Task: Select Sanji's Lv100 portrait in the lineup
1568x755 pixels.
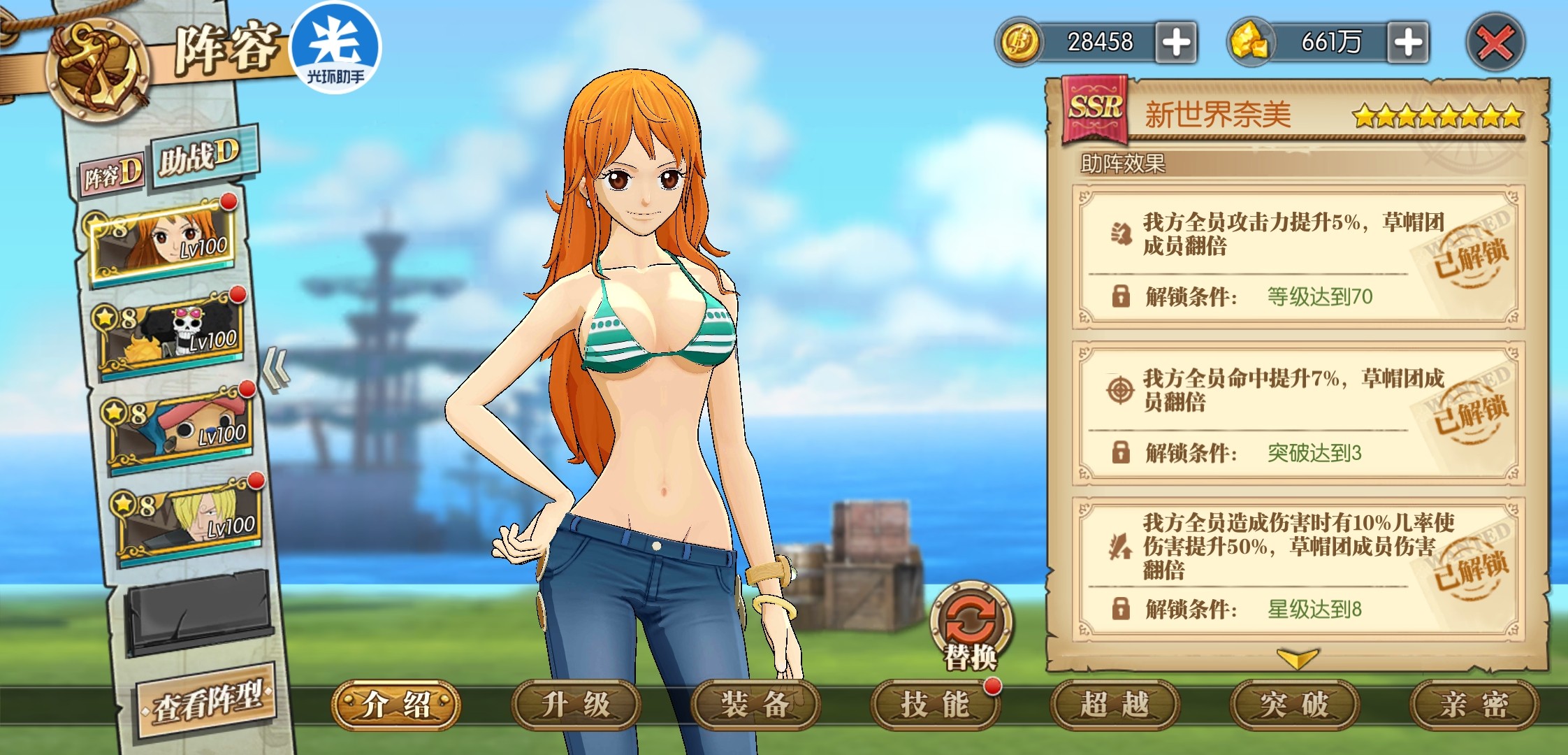Action: coord(189,521)
